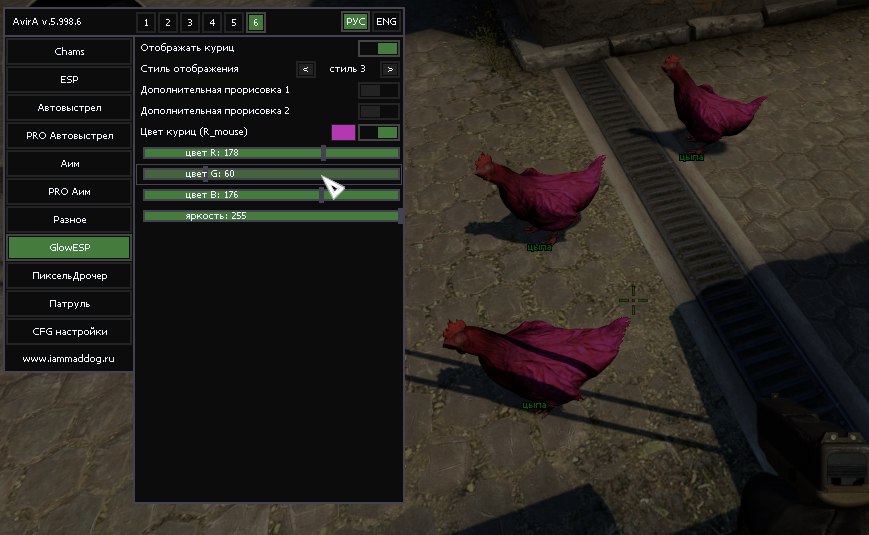Open the PRO Автовыстрел section
Image resolution: width=869 pixels, height=535 pixels.
click(69, 135)
